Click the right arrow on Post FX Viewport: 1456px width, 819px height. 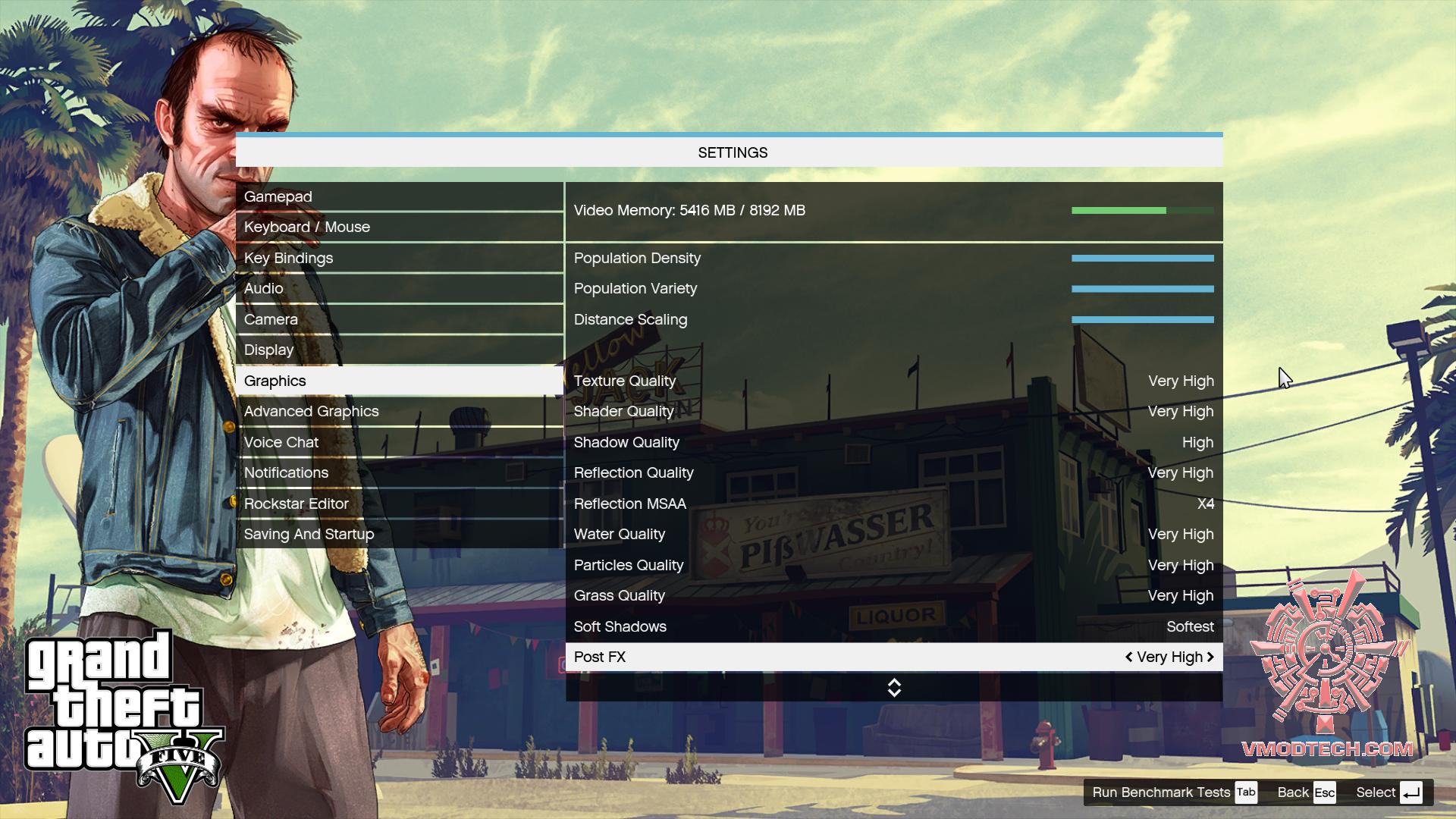click(x=1210, y=657)
